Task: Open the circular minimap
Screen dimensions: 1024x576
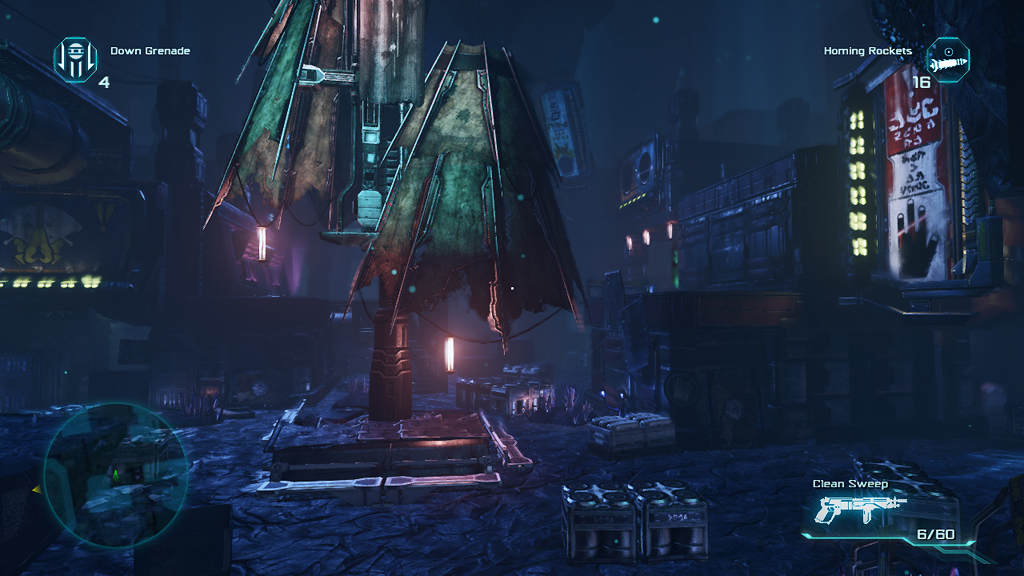Action: (x=115, y=475)
